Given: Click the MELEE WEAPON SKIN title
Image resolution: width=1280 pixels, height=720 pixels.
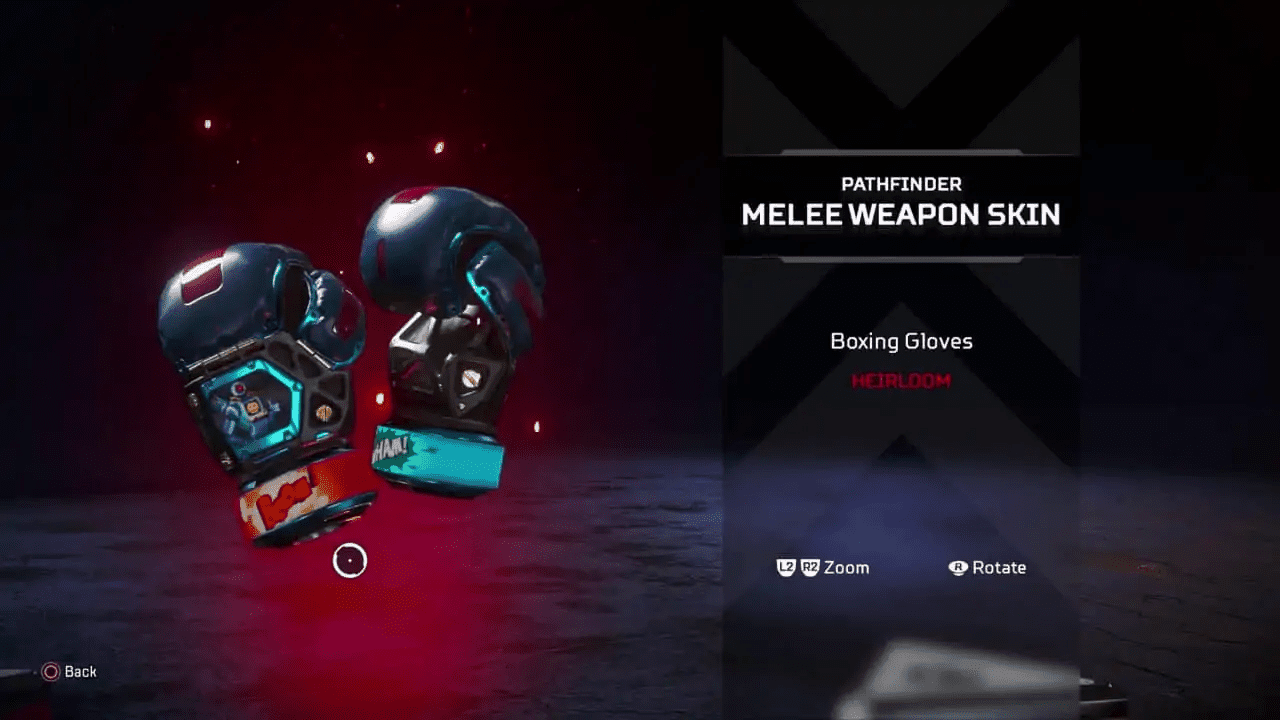Looking at the screenshot, I should pos(899,214).
